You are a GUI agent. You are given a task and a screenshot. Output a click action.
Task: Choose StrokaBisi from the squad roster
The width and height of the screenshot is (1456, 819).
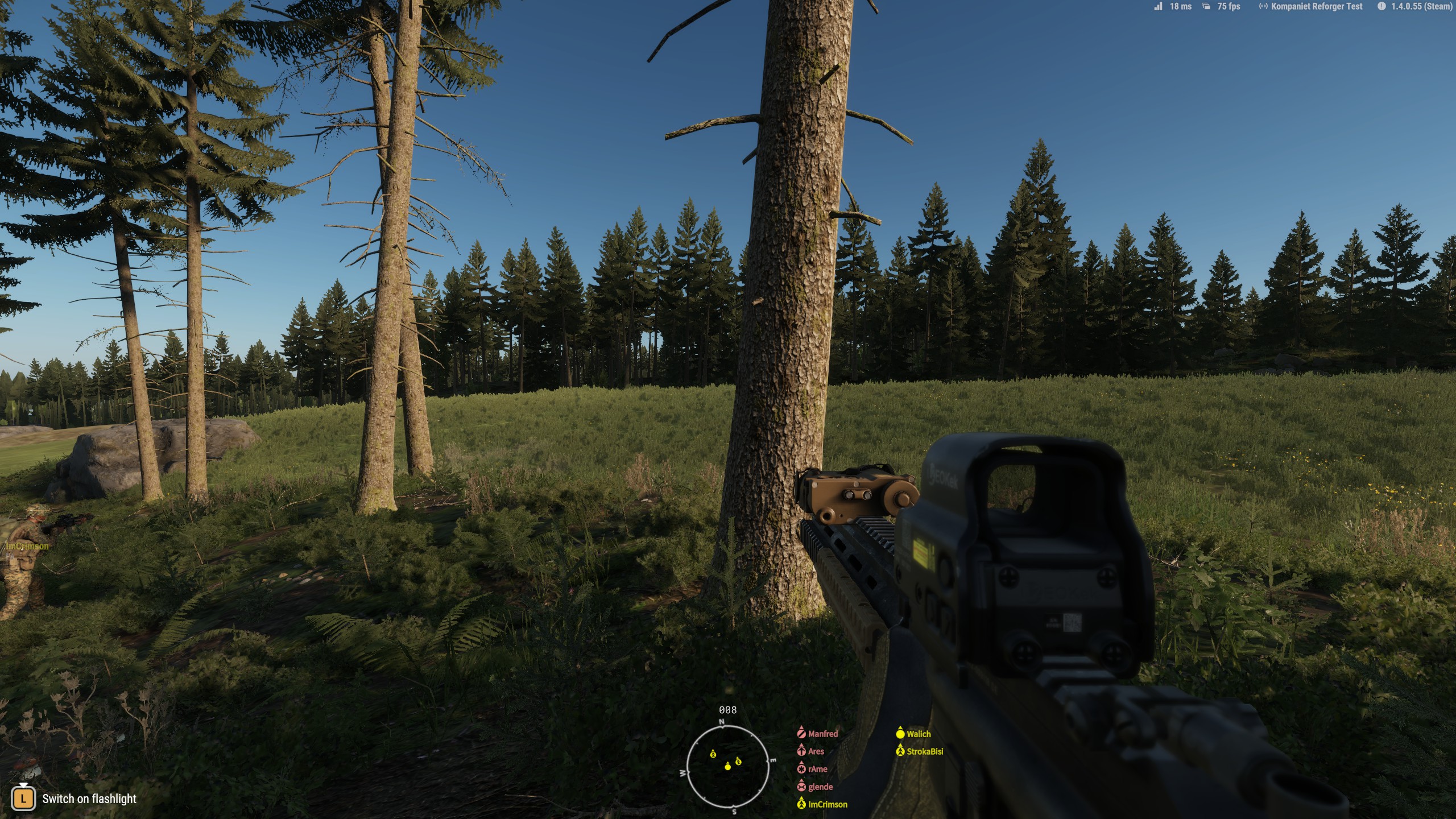point(924,751)
